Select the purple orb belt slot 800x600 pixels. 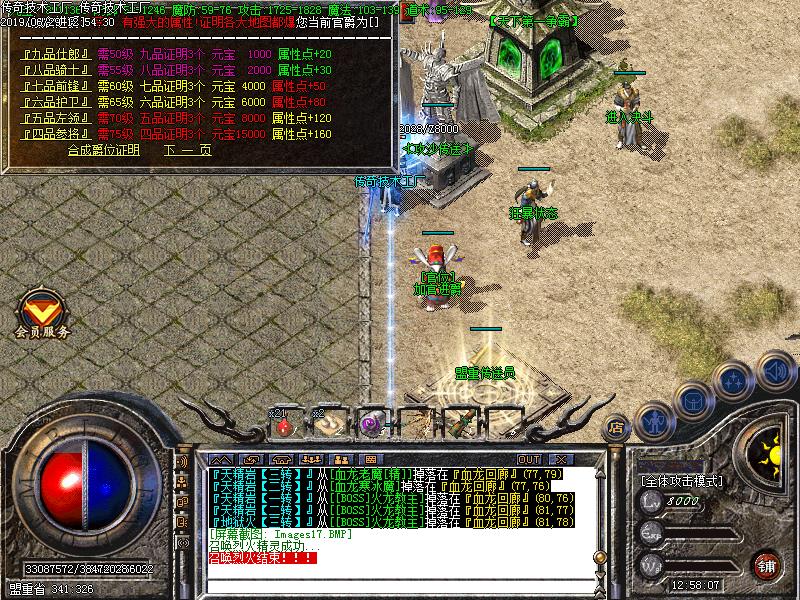371,425
